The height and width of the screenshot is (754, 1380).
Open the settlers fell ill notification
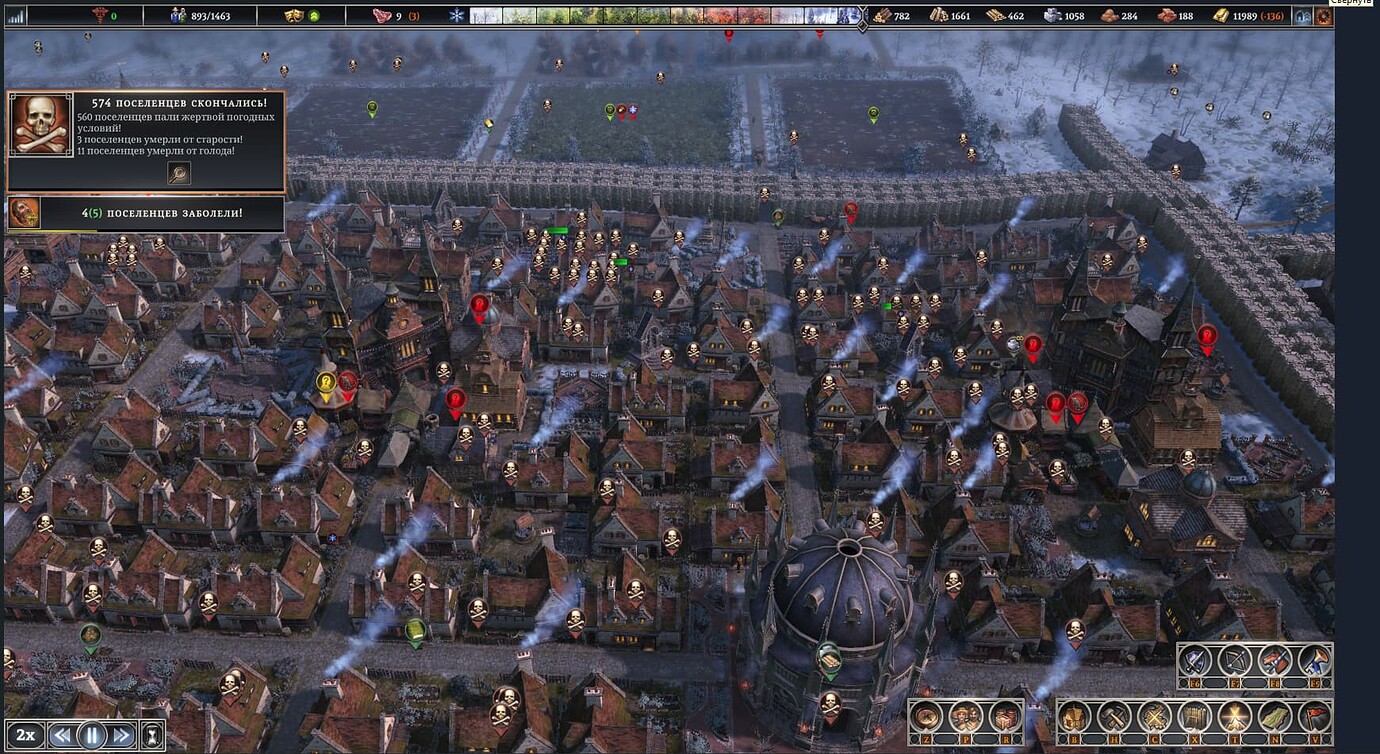coord(145,213)
